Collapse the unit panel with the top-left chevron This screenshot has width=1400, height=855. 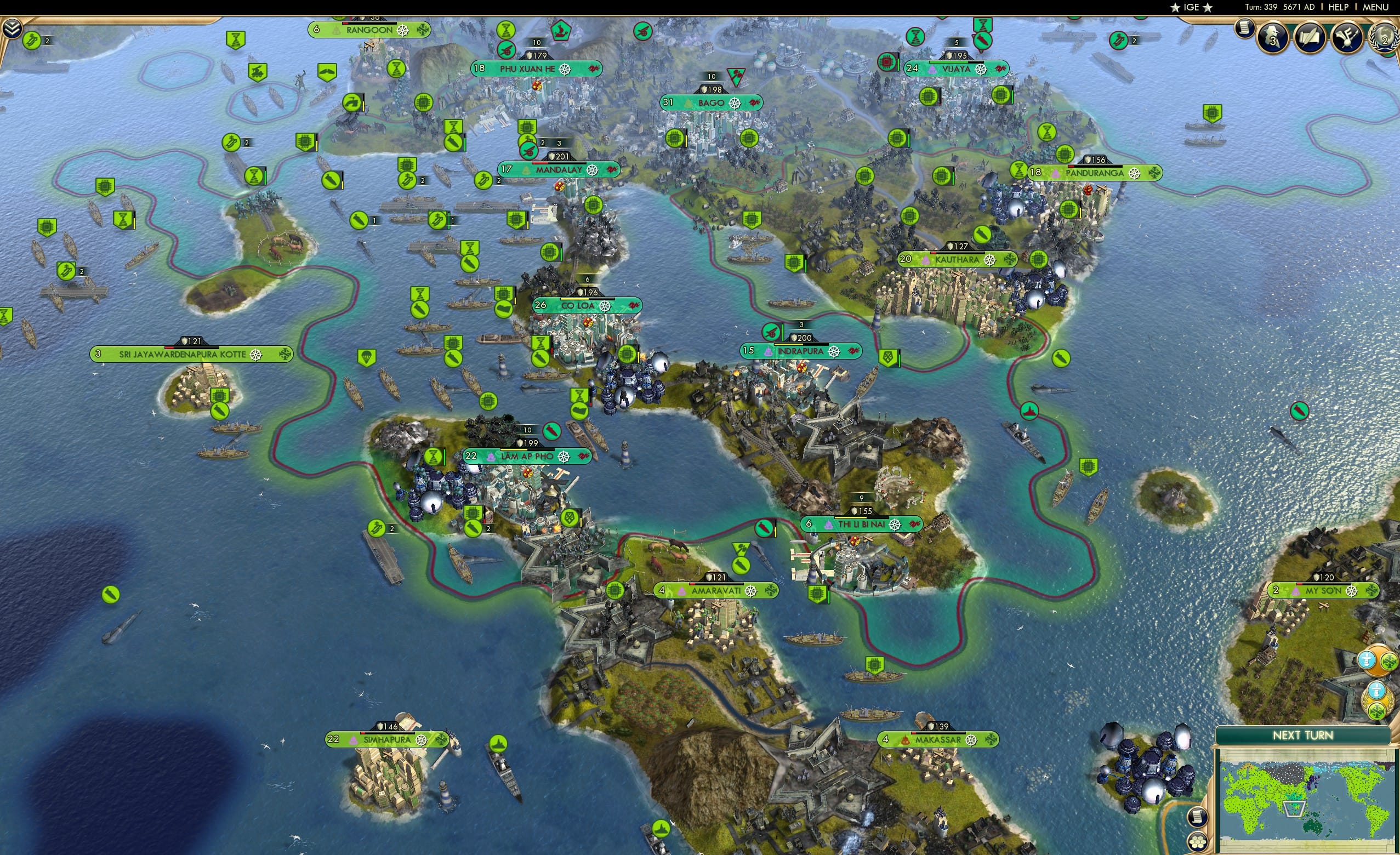point(13,27)
